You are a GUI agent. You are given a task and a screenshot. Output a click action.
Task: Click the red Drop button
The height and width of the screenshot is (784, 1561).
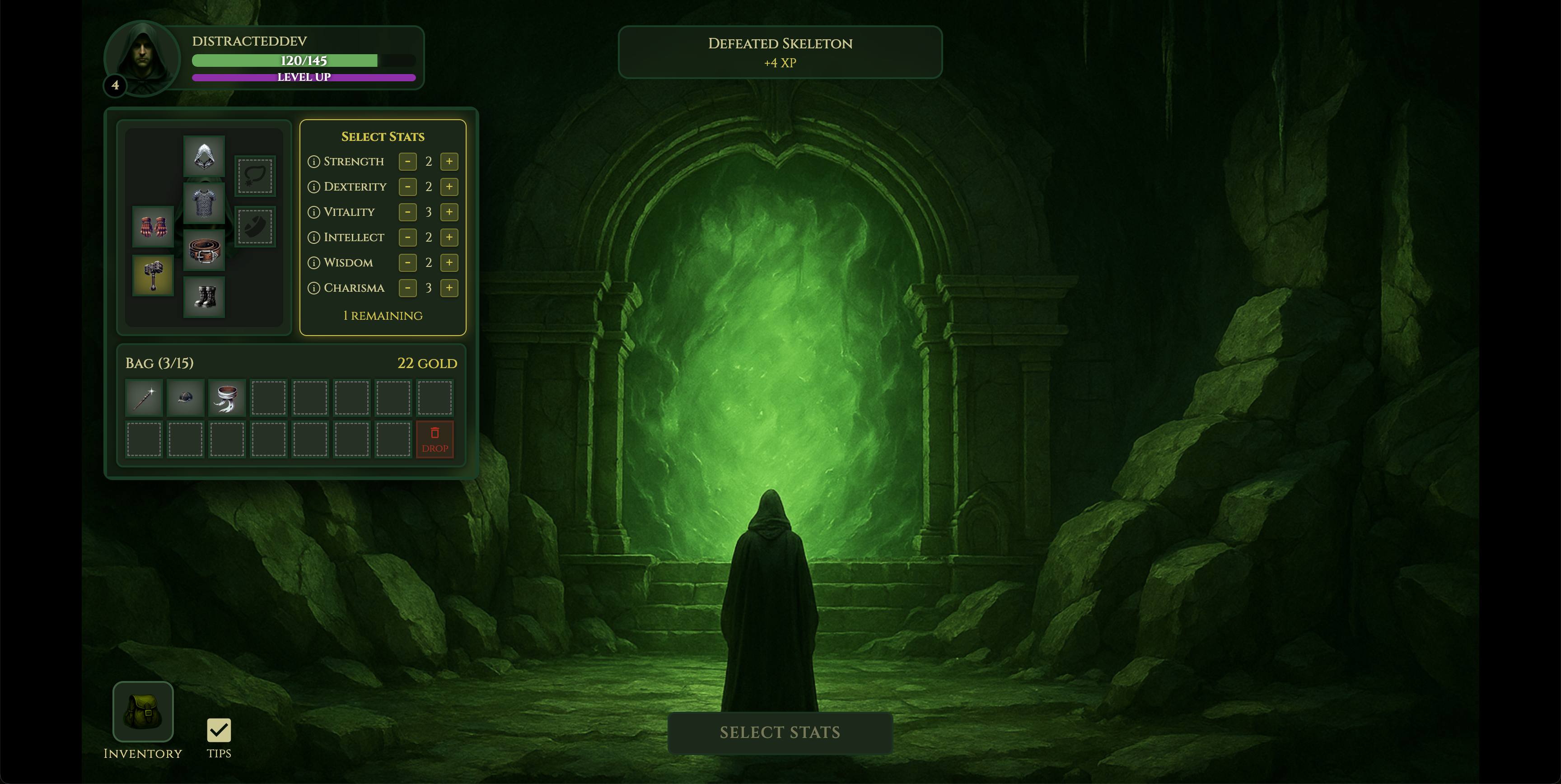pos(435,439)
